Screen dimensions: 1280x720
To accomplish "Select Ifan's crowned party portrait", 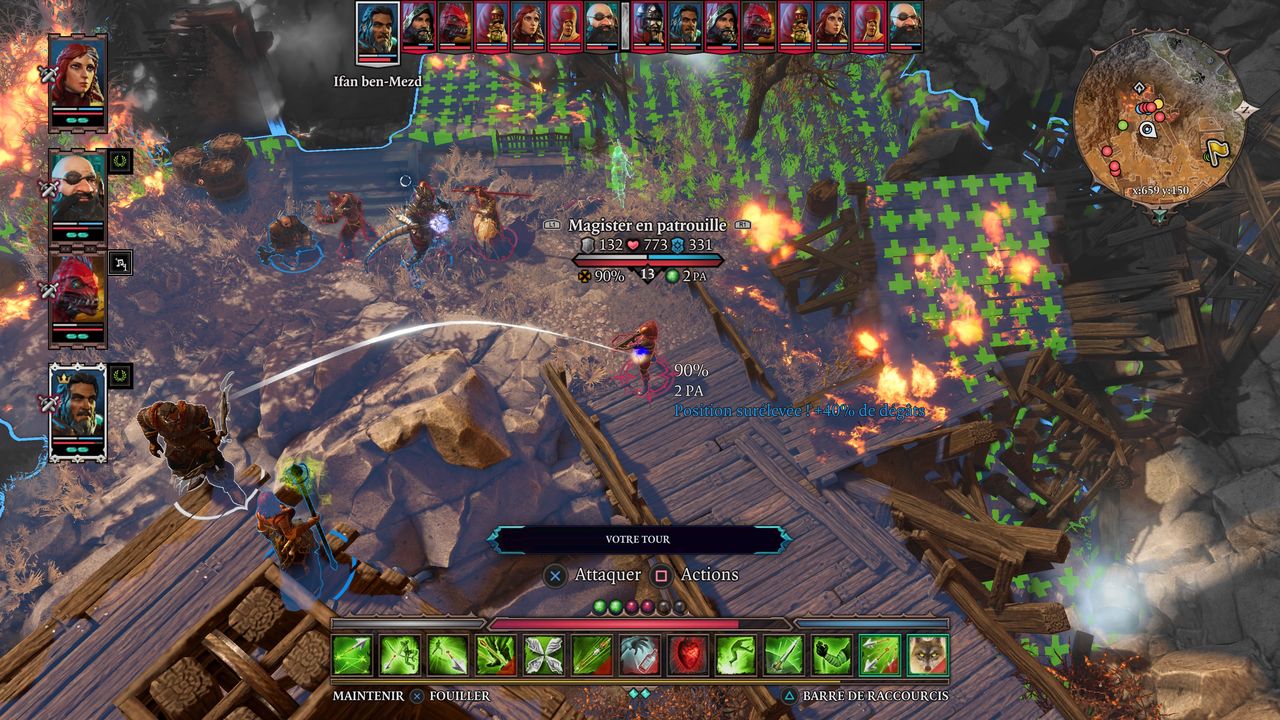I will point(77,410).
